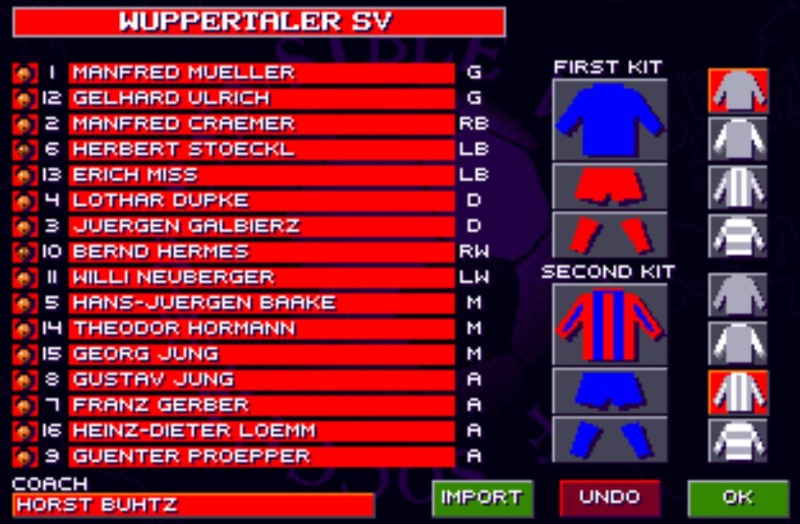Click the red UNDO button
The width and height of the screenshot is (800, 524).
click(x=610, y=497)
